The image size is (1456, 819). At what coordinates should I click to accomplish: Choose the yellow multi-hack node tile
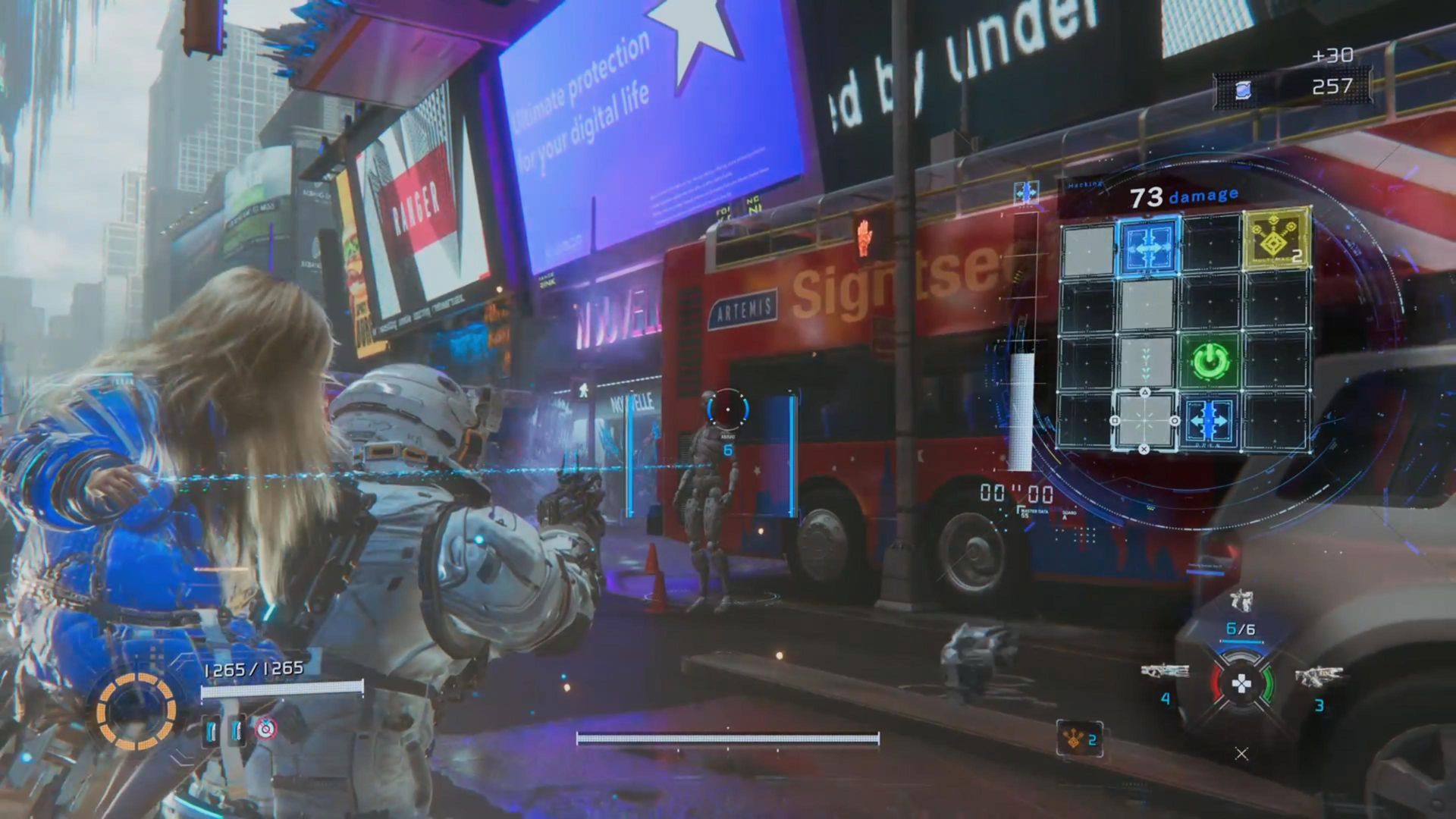click(1276, 241)
